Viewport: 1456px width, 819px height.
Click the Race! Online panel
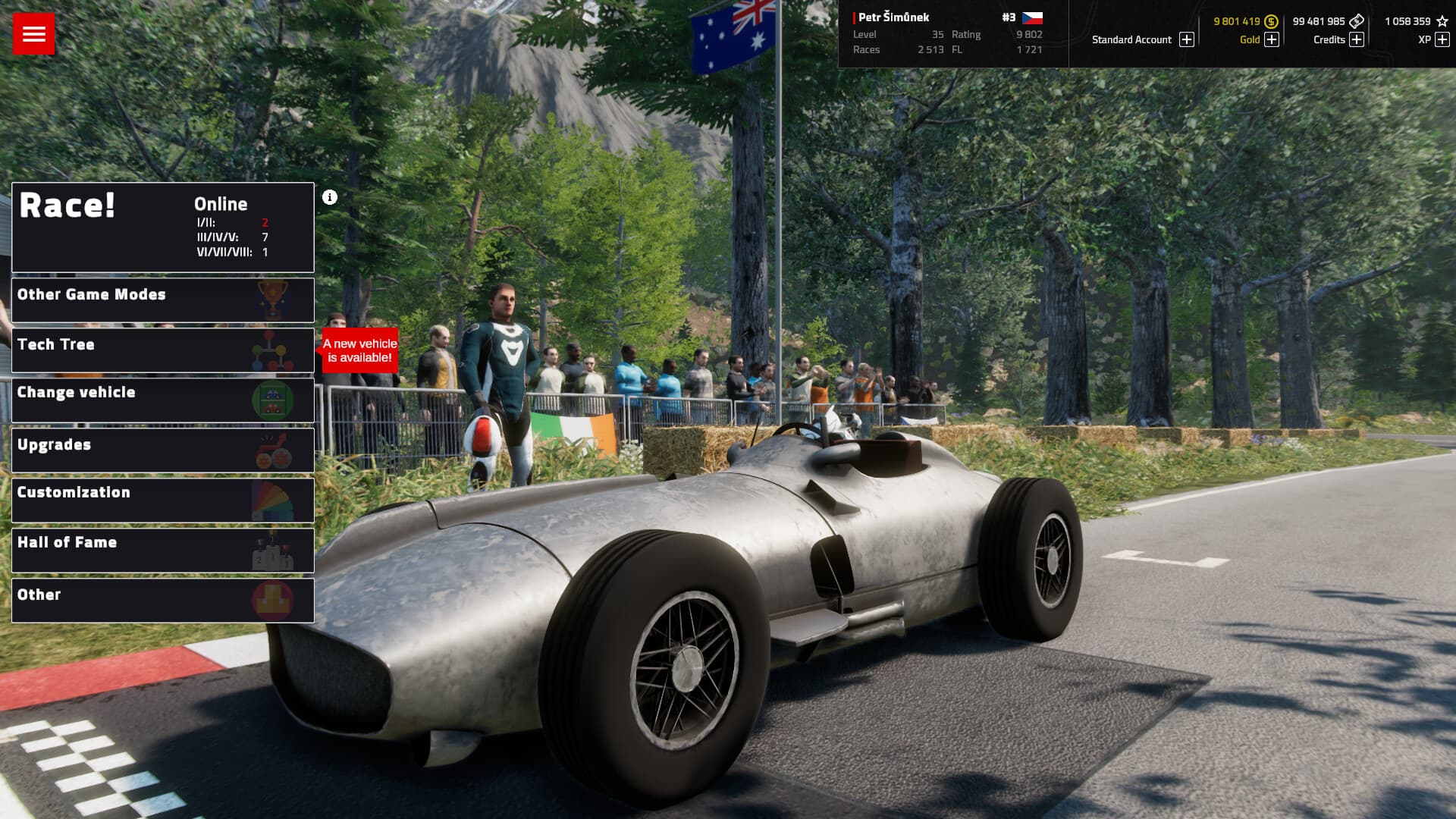[162, 227]
